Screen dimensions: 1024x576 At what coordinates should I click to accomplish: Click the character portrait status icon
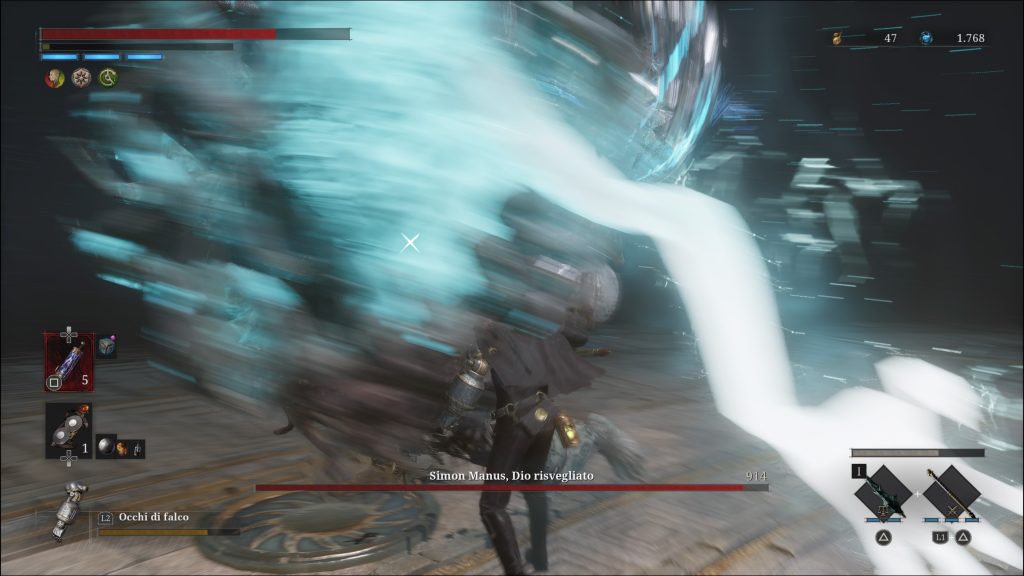tap(54, 78)
